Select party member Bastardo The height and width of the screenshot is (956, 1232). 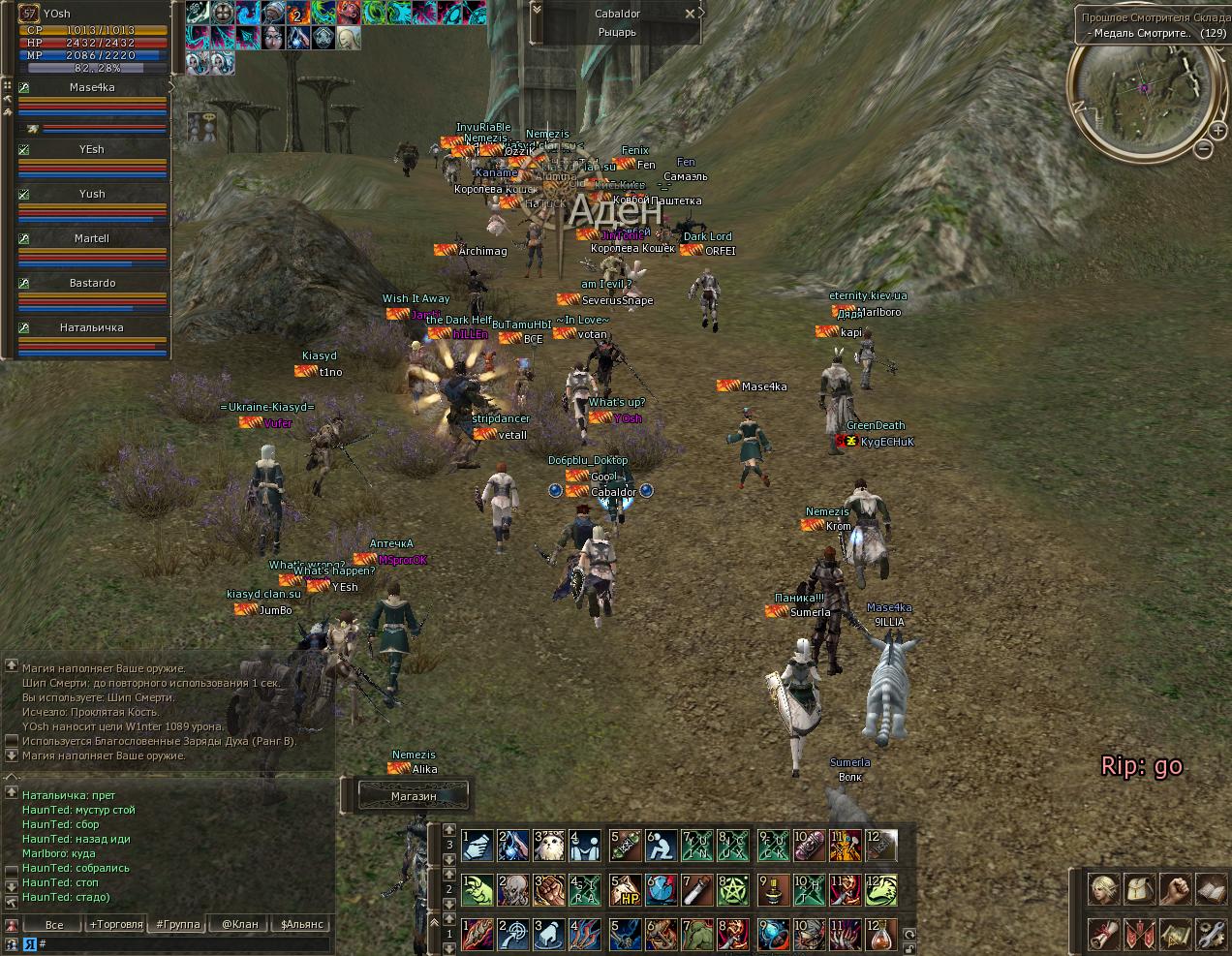click(92, 284)
